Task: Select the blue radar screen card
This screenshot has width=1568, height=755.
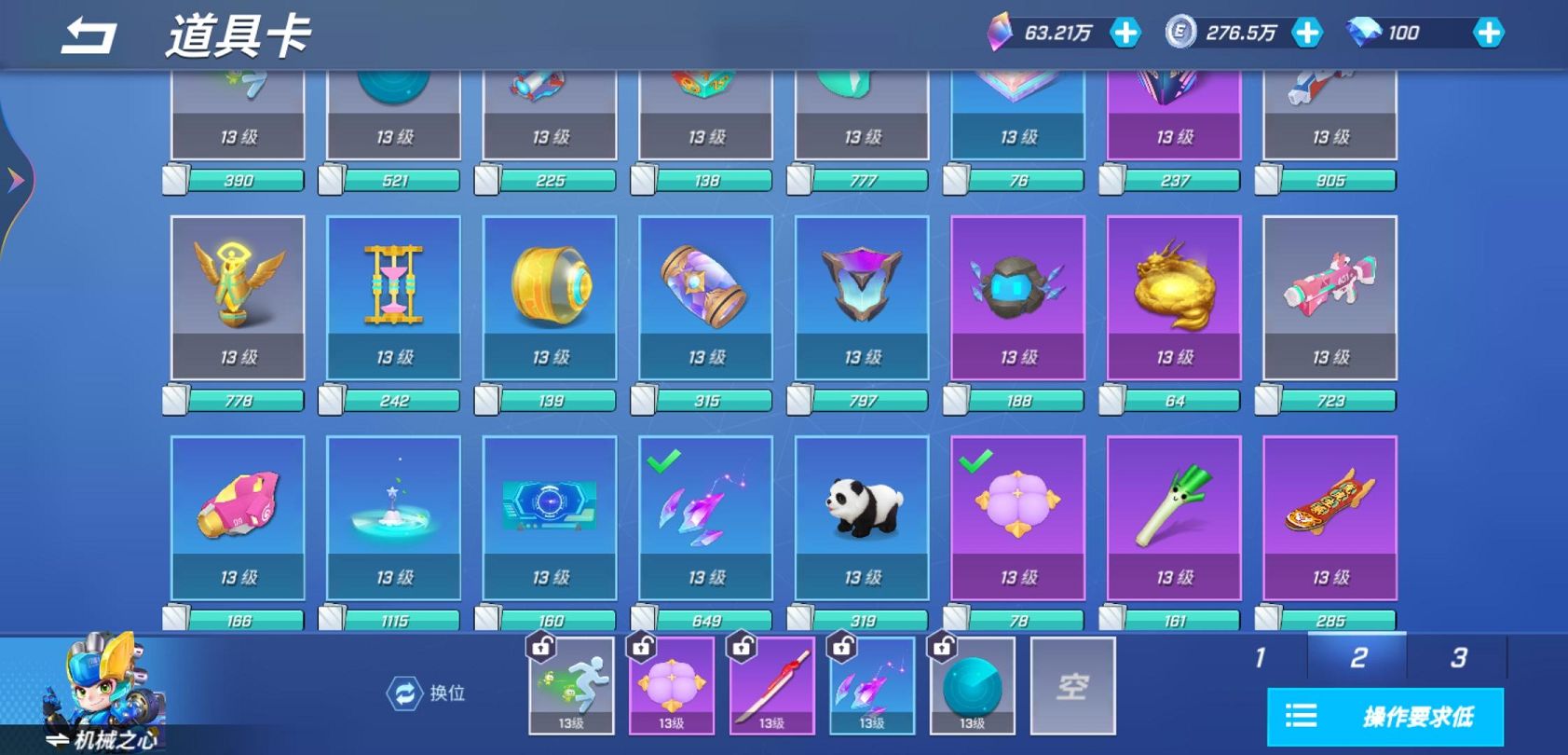Action: (550, 517)
